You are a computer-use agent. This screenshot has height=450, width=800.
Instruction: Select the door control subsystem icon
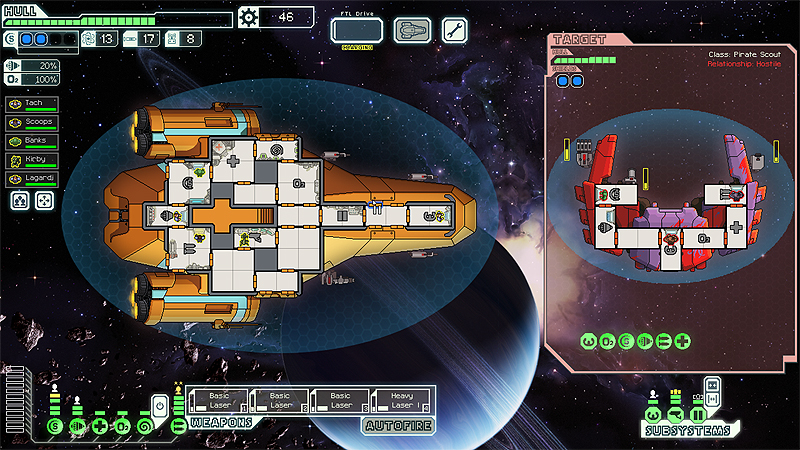pyautogui.click(x=698, y=415)
